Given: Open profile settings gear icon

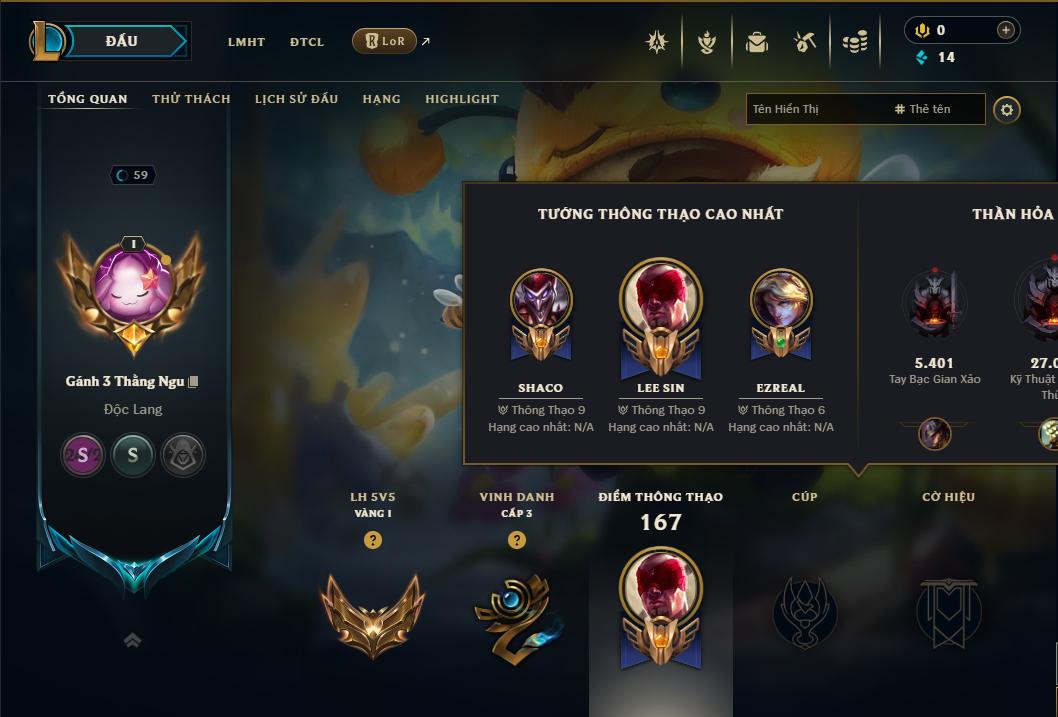Looking at the screenshot, I should pos(1007,109).
